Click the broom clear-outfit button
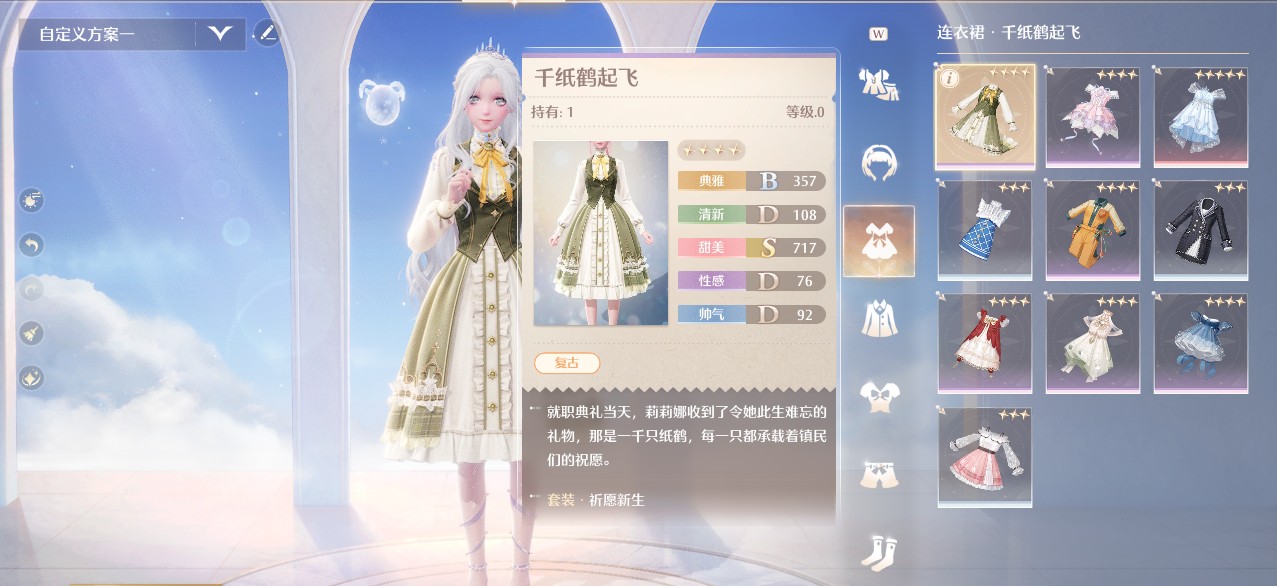Viewport: 1277px width, 586px height. pos(31,333)
